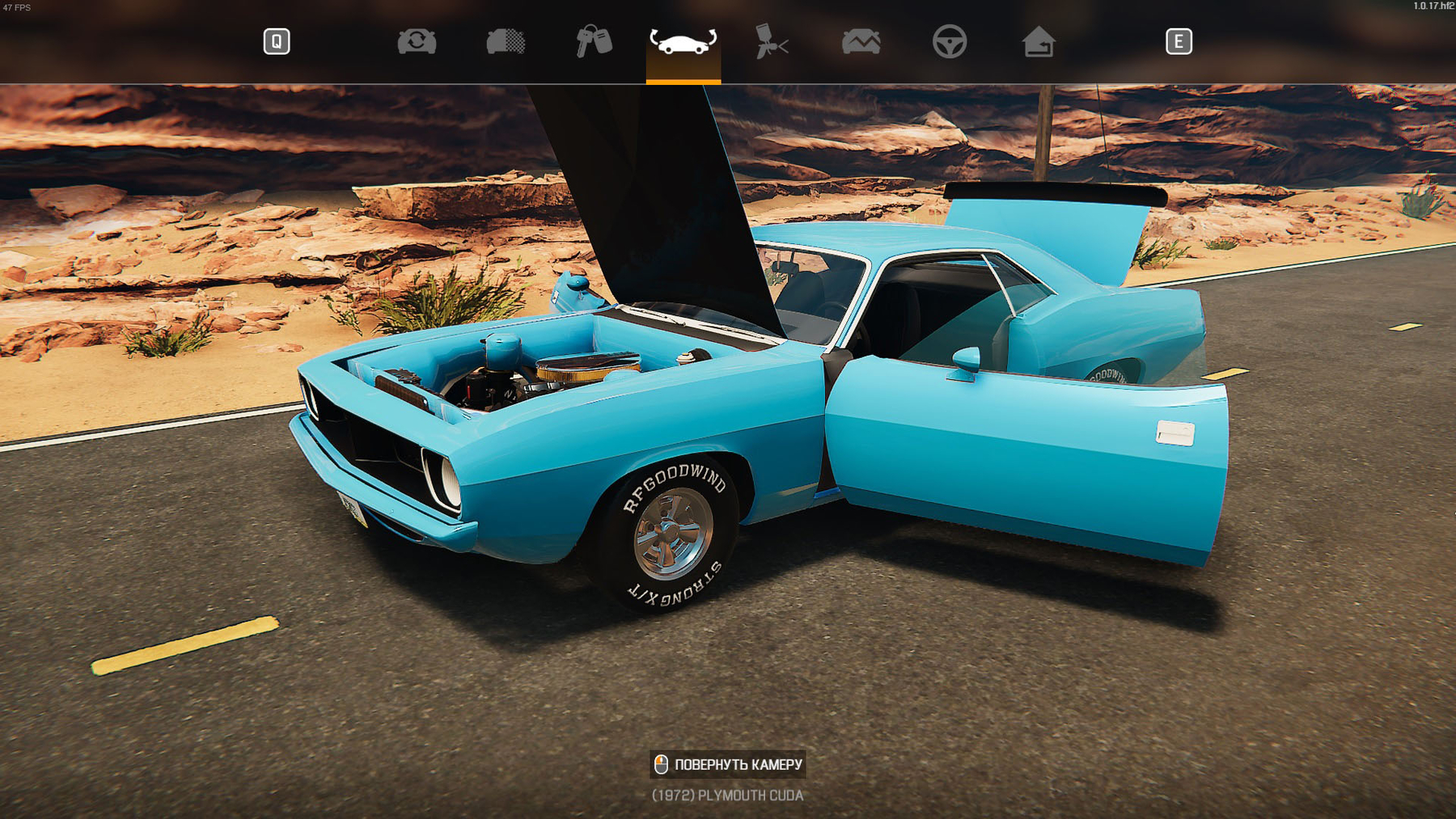Select the steering wheel tab
Image resolution: width=1456 pixels, height=819 pixels.
pyautogui.click(x=949, y=42)
